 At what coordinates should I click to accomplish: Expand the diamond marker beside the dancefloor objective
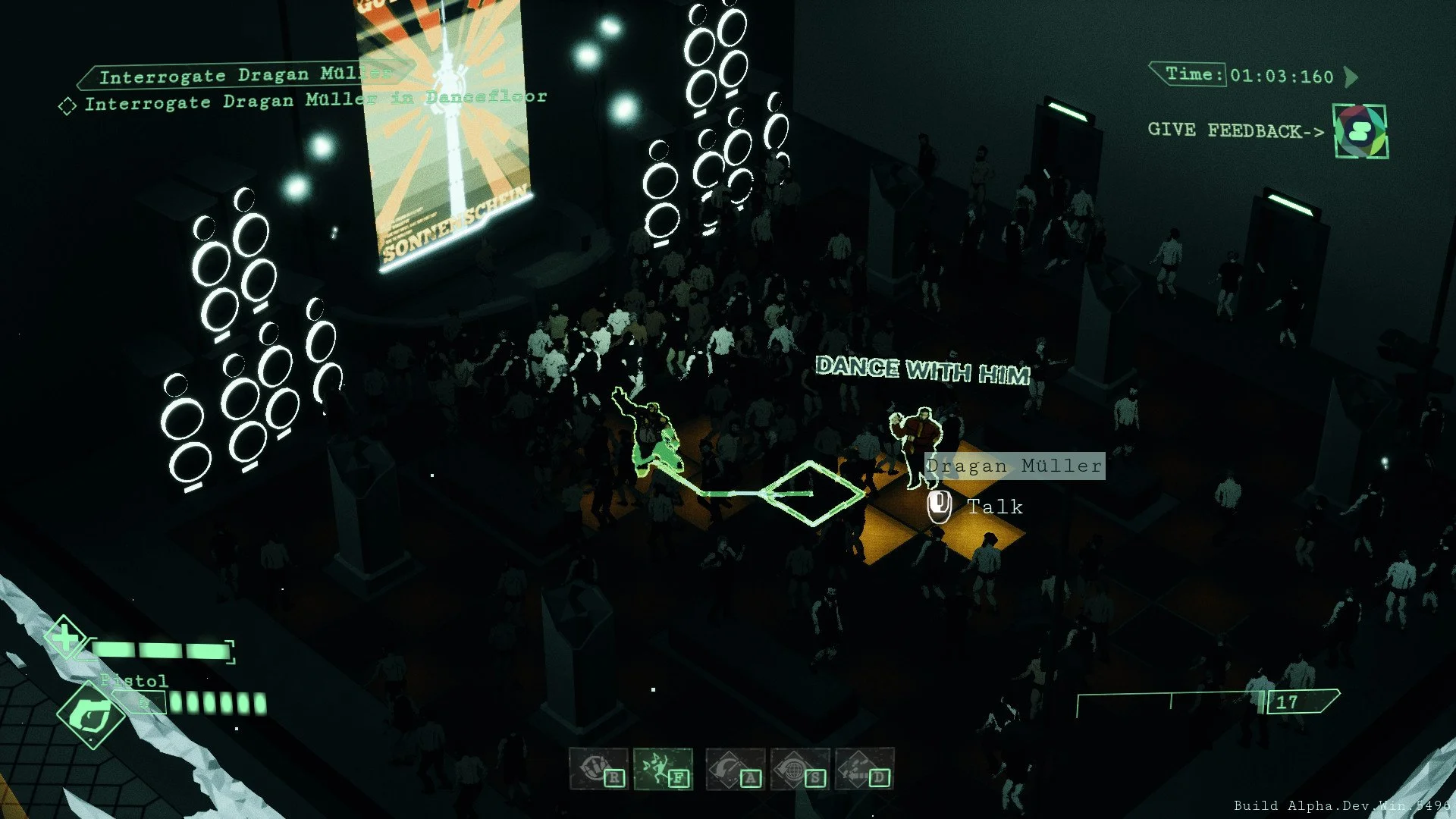[x=67, y=104]
